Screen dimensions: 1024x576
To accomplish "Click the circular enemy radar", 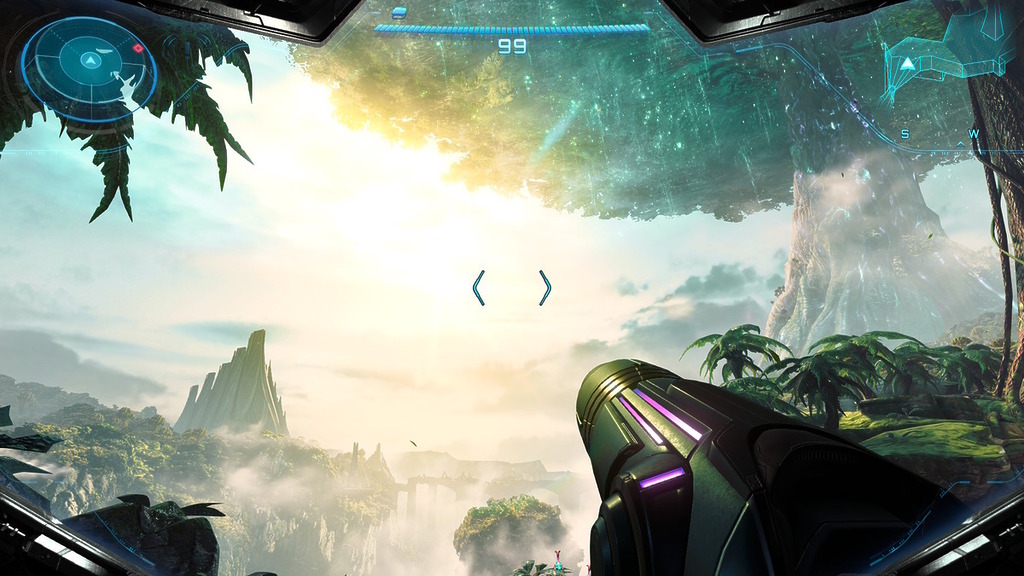I will (x=89, y=68).
